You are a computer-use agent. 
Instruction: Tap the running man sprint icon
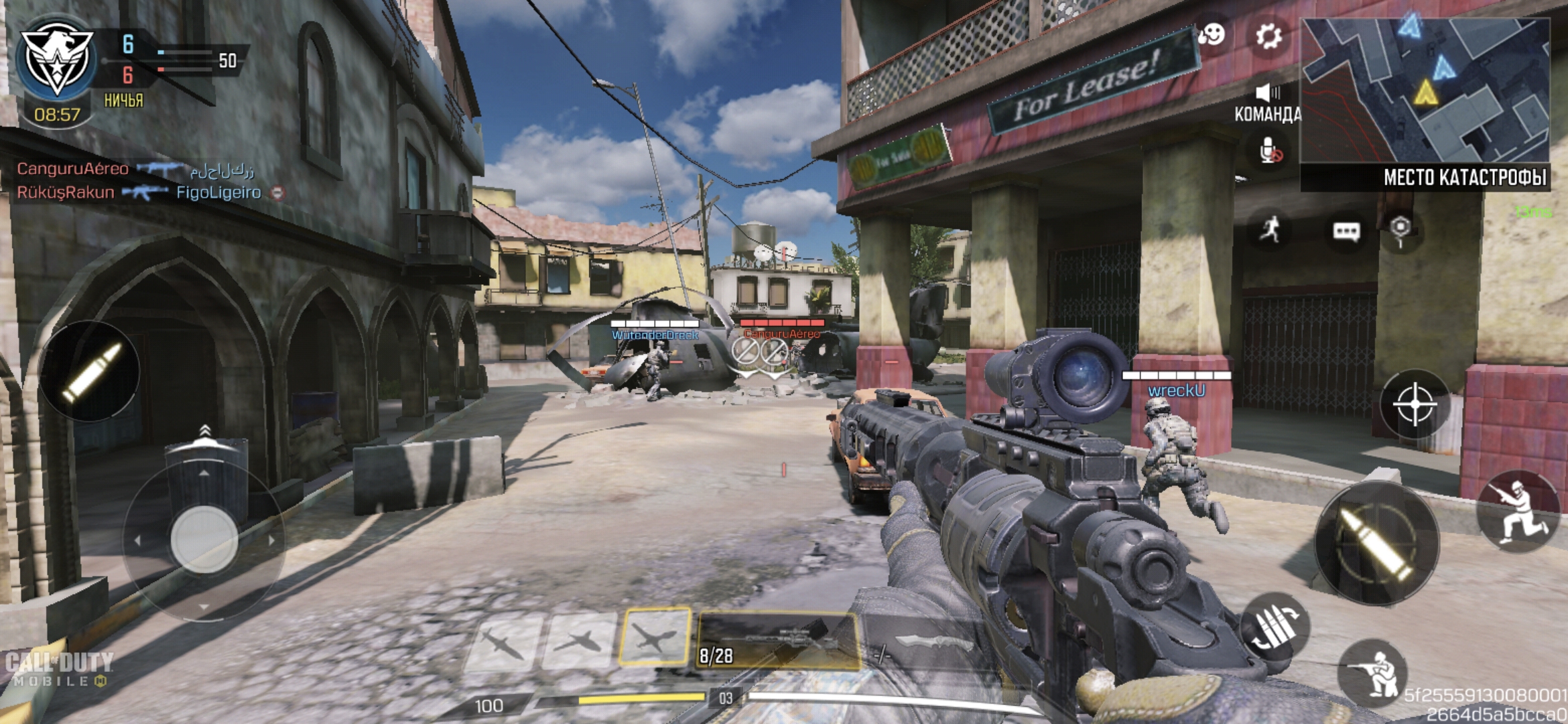(x=1270, y=230)
